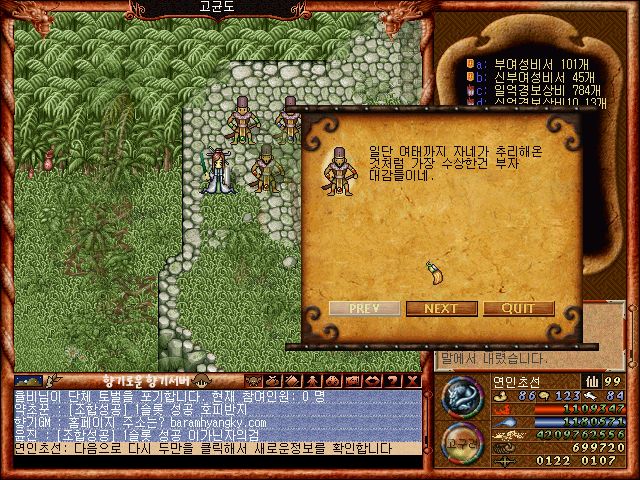Image resolution: width=640 pixels, height=480 pixels.
Task: Click the landscape icon left of chat header
Action: 27,380
